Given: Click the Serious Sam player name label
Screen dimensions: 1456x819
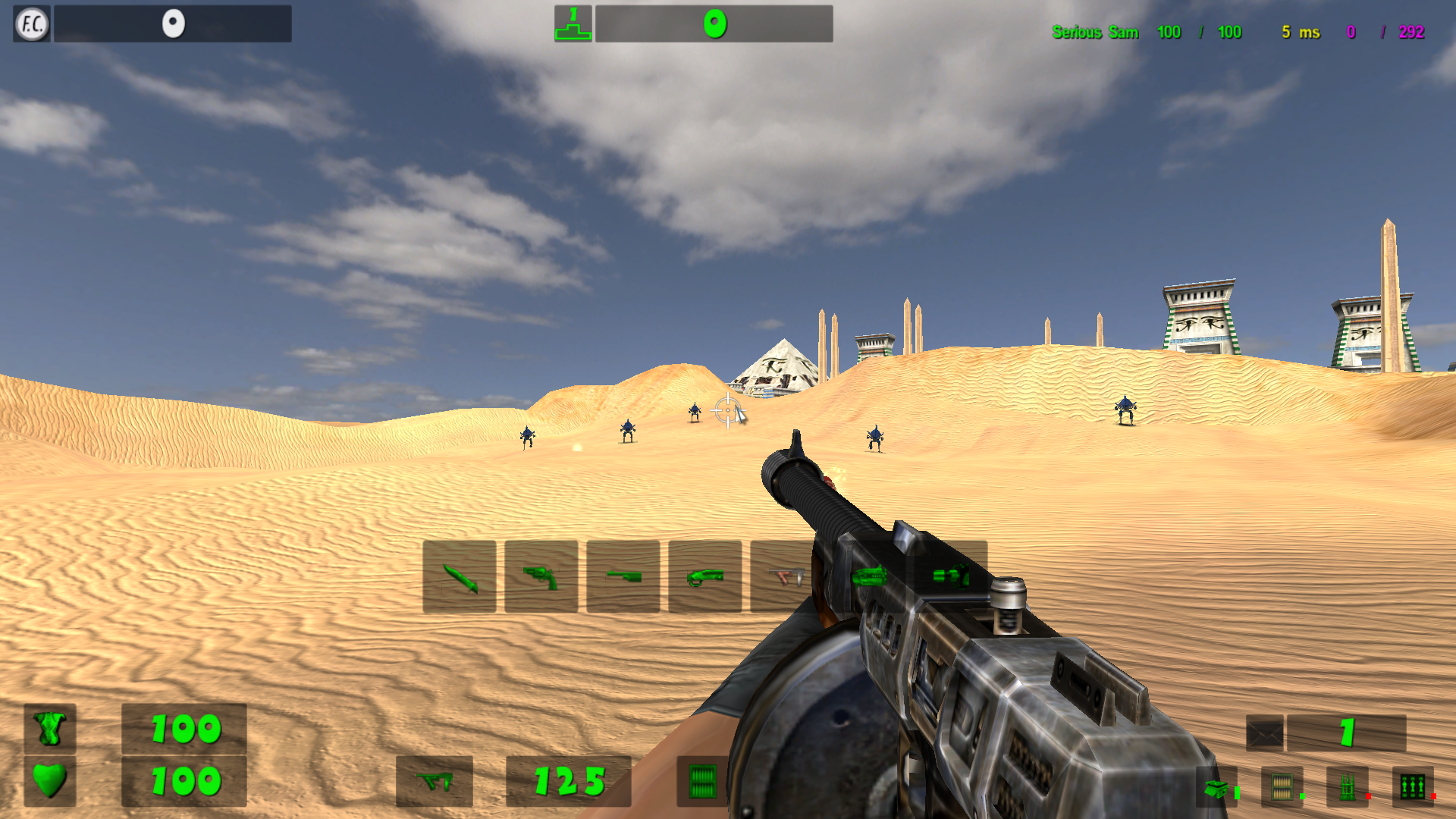Looking at the screenshot, I should pyautogui.click(x=1095, y=32).
